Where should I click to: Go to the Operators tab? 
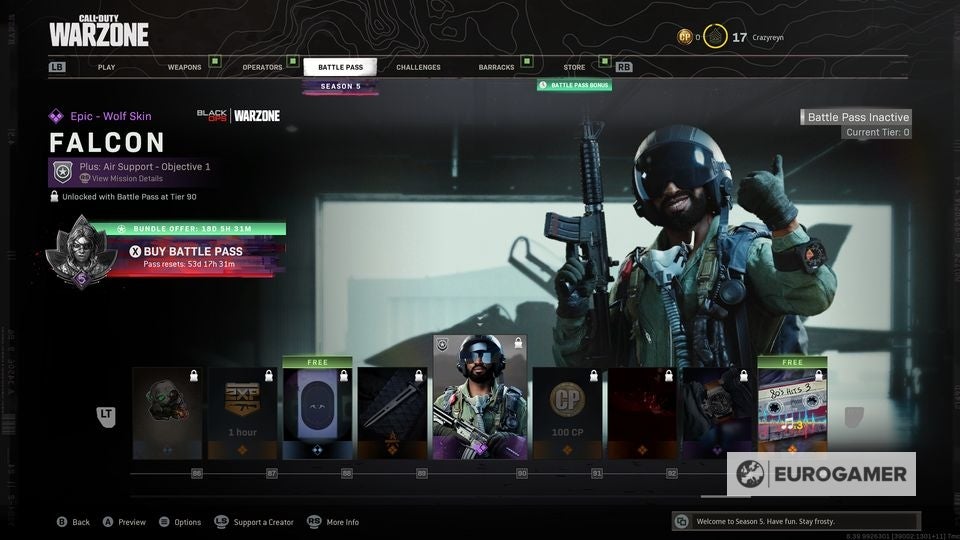click(x=262, y=67)
